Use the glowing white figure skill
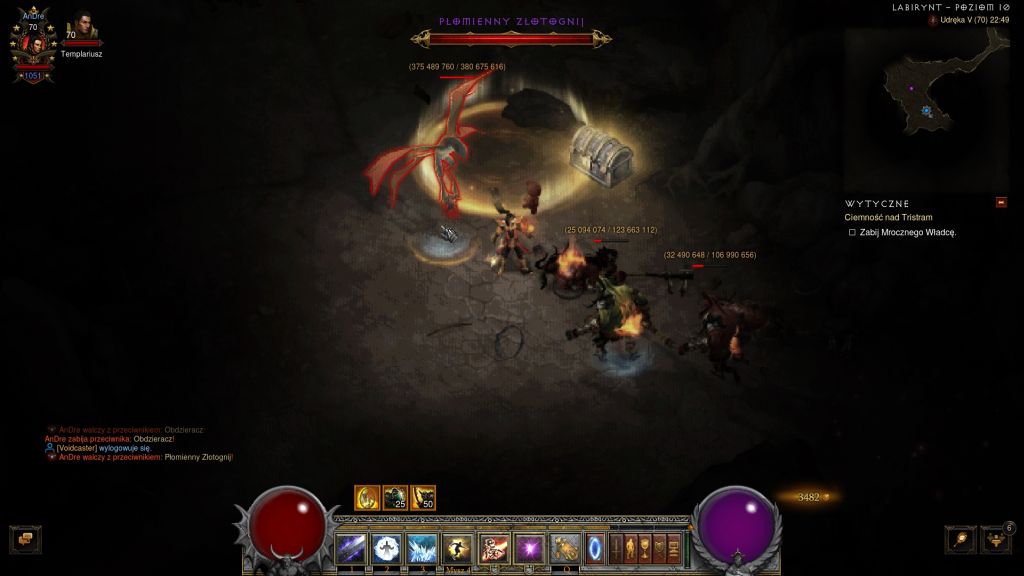The width and height of the screenshot is (1024, 576). tap(386, 548)
